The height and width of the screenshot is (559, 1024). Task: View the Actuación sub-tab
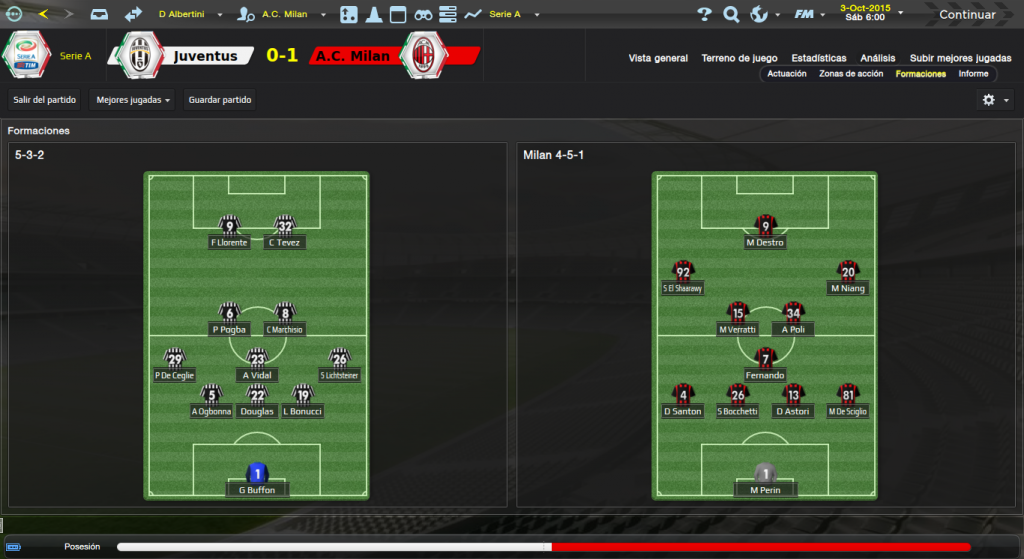click(x=787, y=74)
